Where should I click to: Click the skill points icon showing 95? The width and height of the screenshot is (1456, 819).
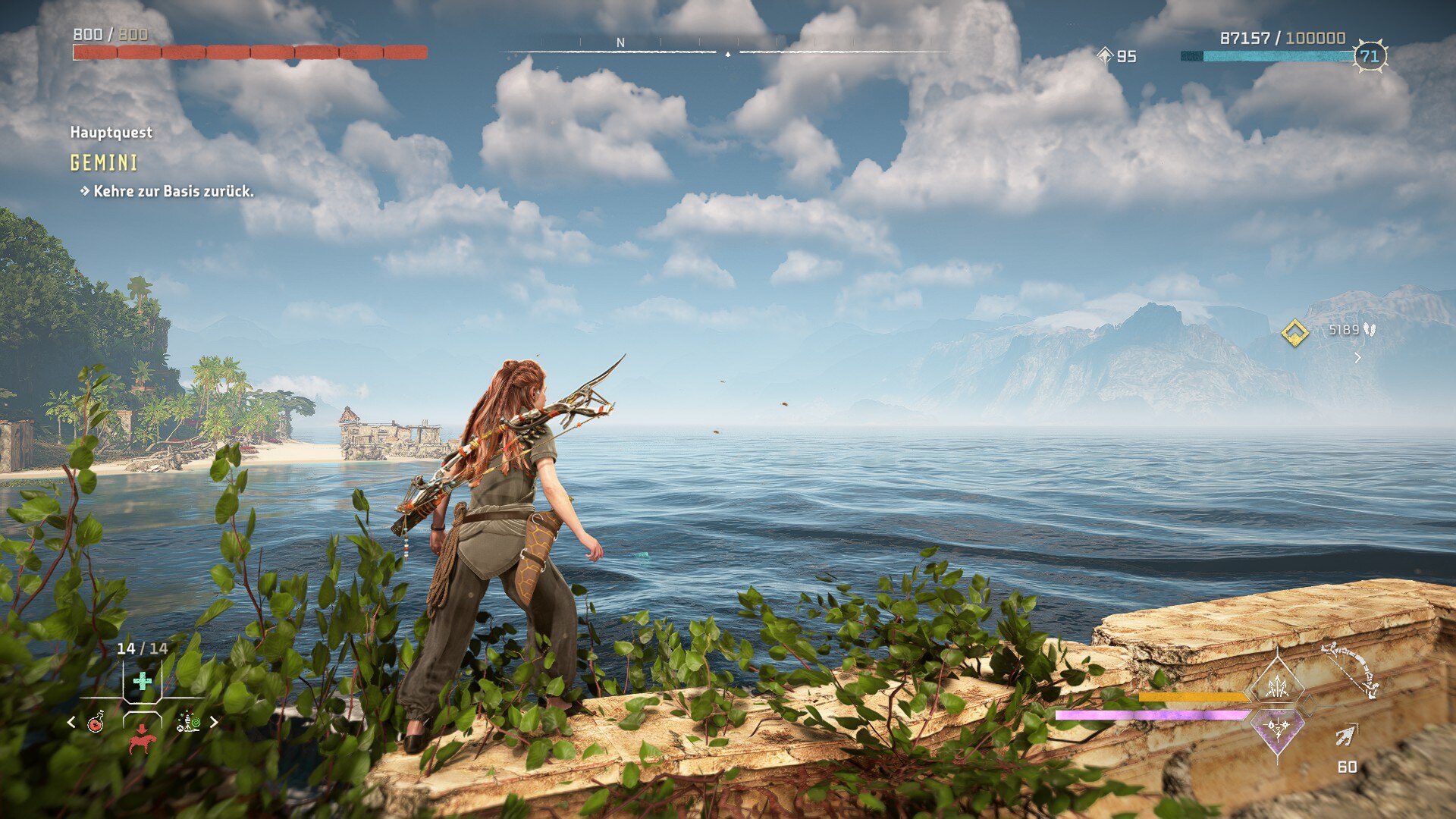click(1105, 55)
